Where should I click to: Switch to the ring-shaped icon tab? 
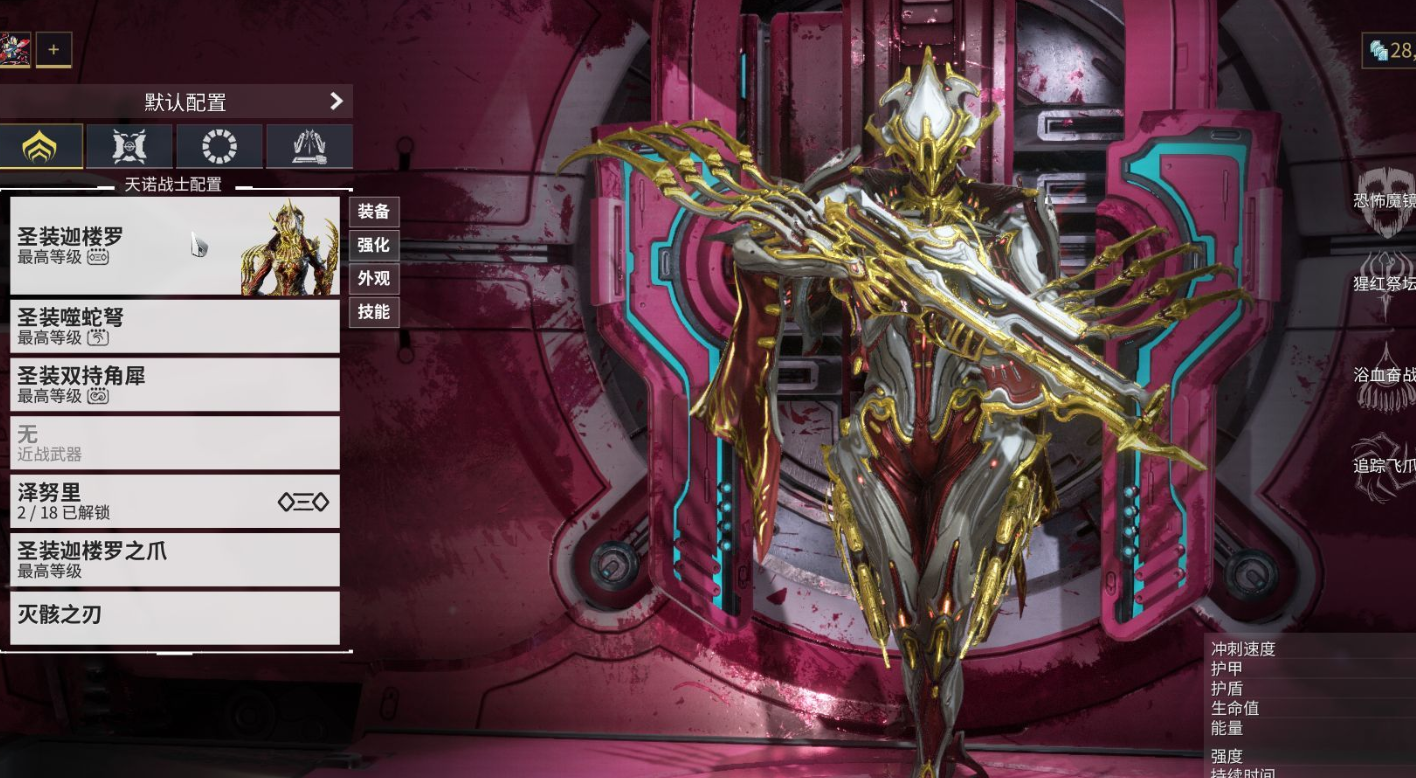point(219,146)
